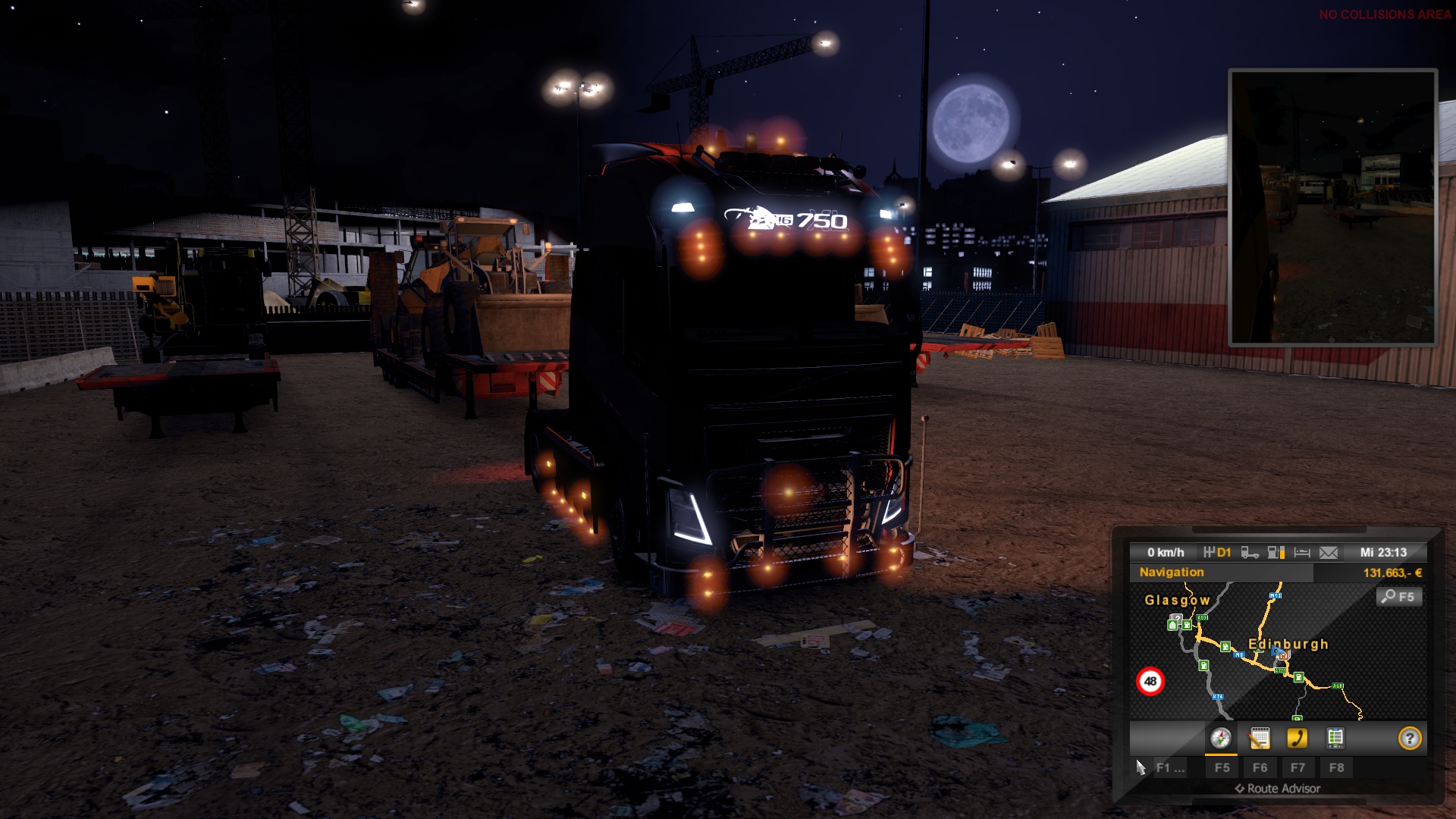Viewport: 1456px width, 819px height.
Task: Click the mirror camera view panel
Action: 1332,207
